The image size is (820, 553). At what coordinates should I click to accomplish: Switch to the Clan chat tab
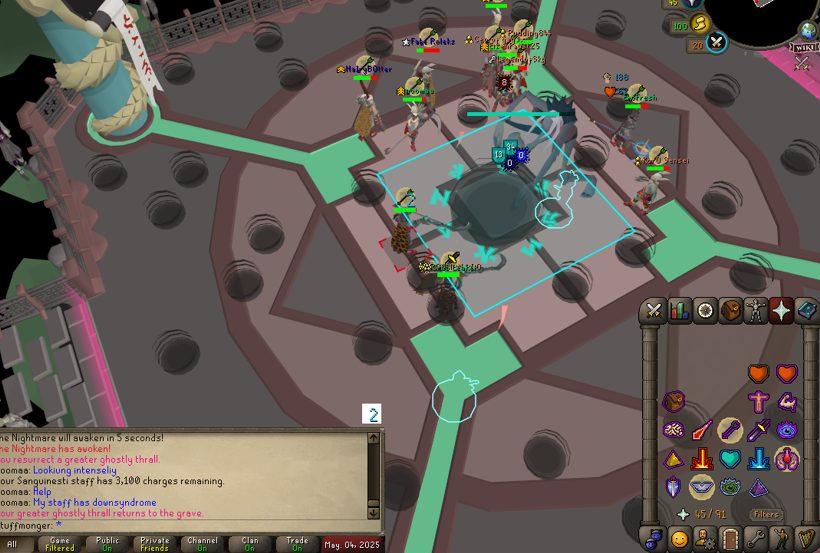click(x=250, y=545)
